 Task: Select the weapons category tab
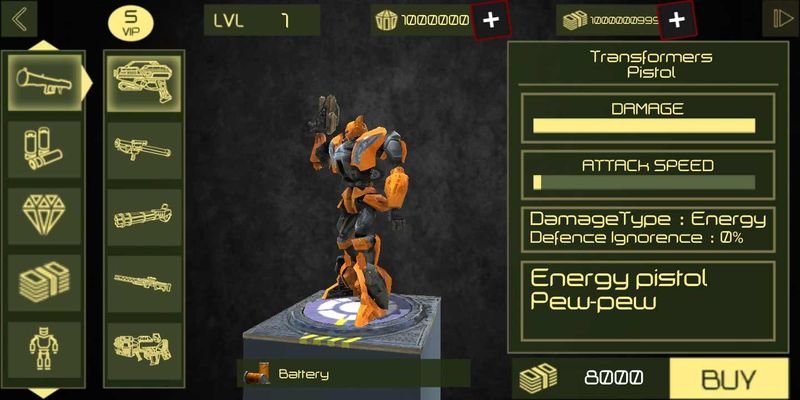[44, 82]
